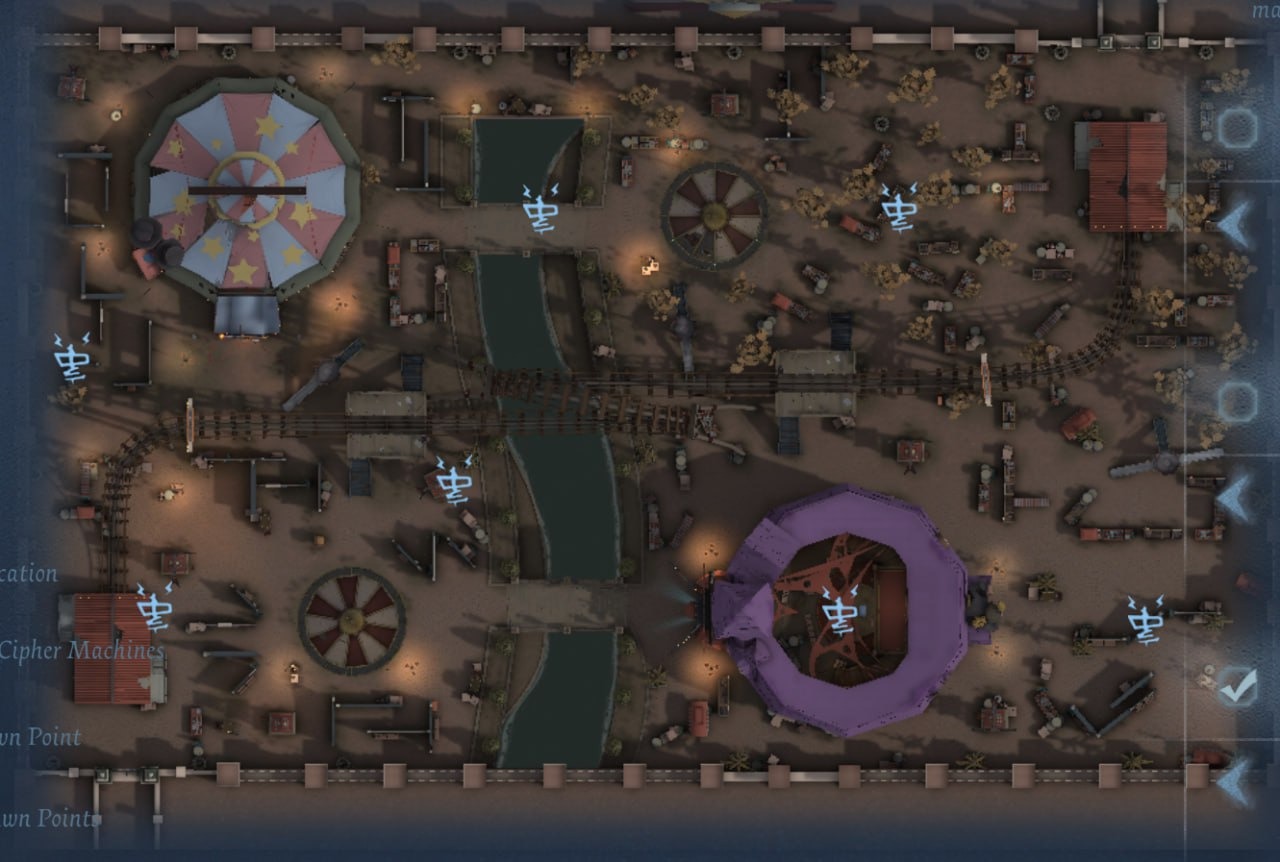Toggle the checked octagon checkbox
Image resolution: width=1280 pixels, height=862 pixels.
1237,687
